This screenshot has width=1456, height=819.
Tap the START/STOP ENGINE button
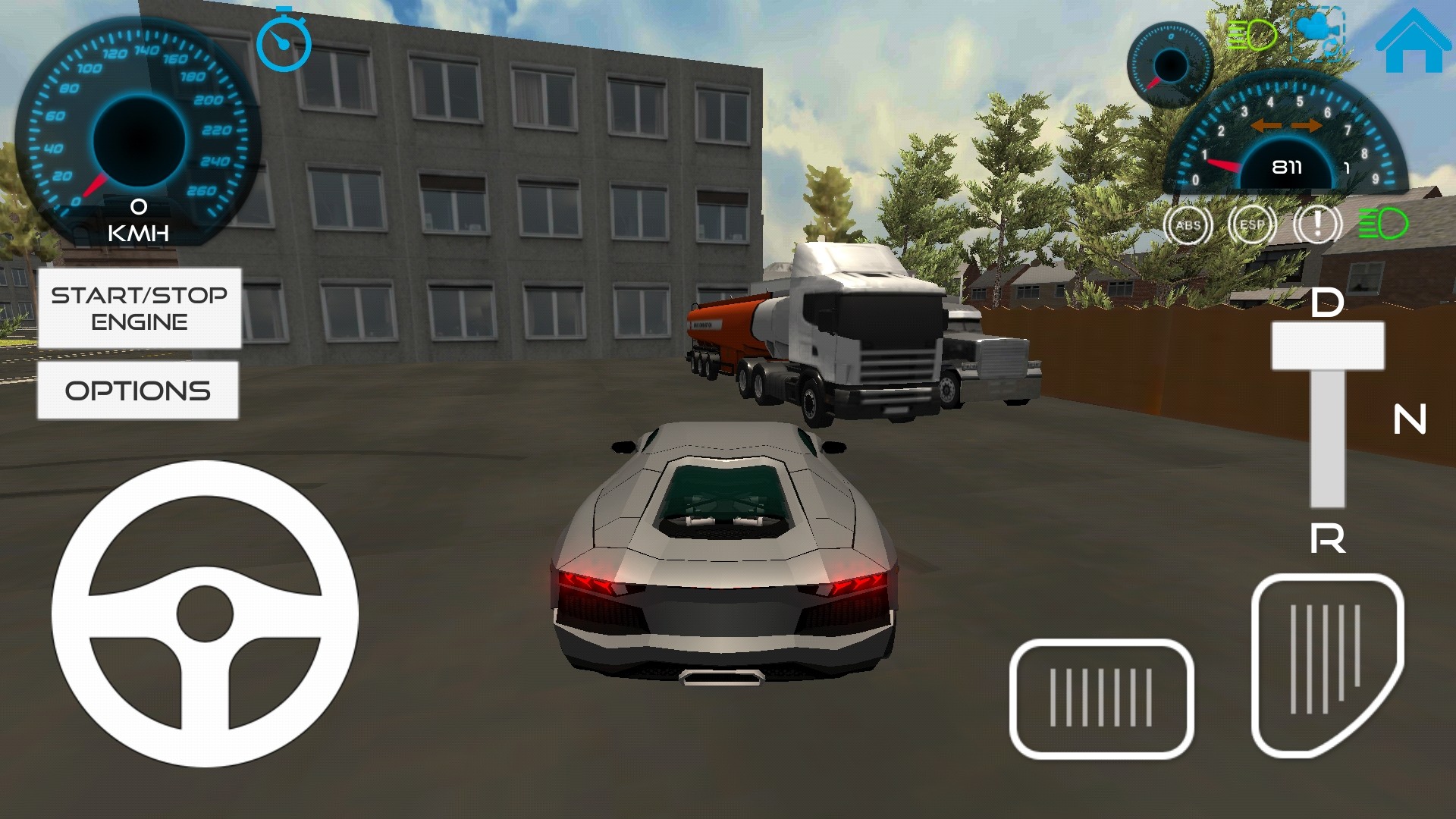tap(140, 308)
